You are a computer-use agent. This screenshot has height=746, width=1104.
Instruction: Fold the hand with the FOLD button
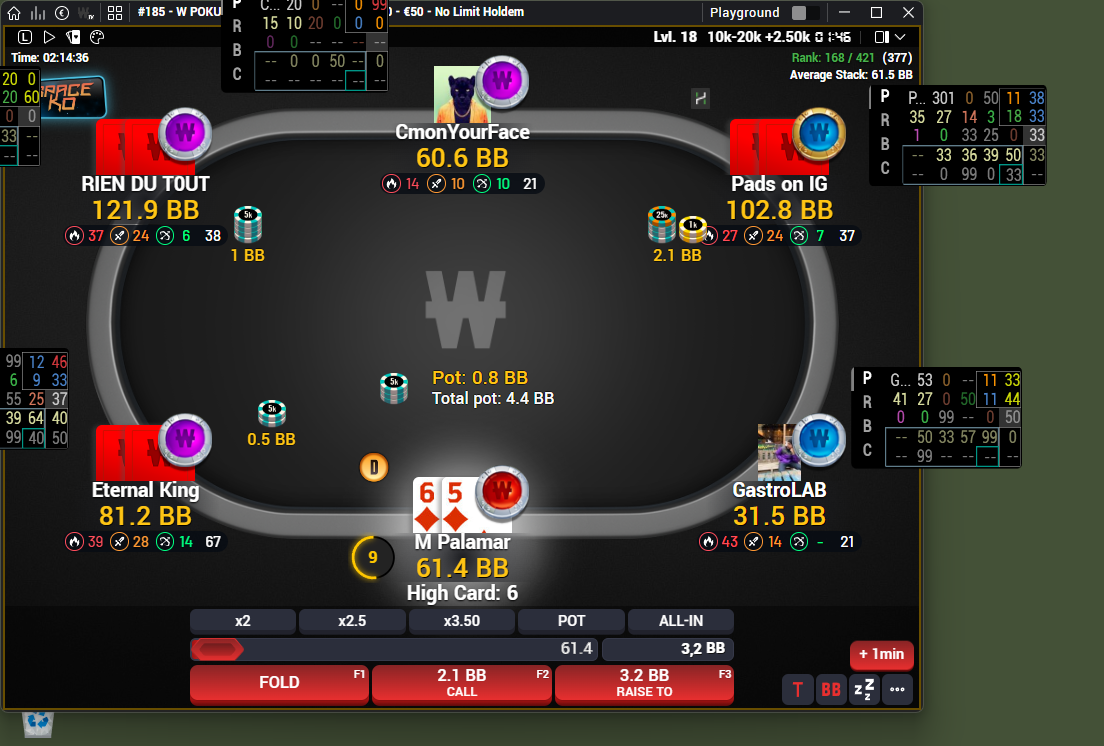tap(279, 683)
